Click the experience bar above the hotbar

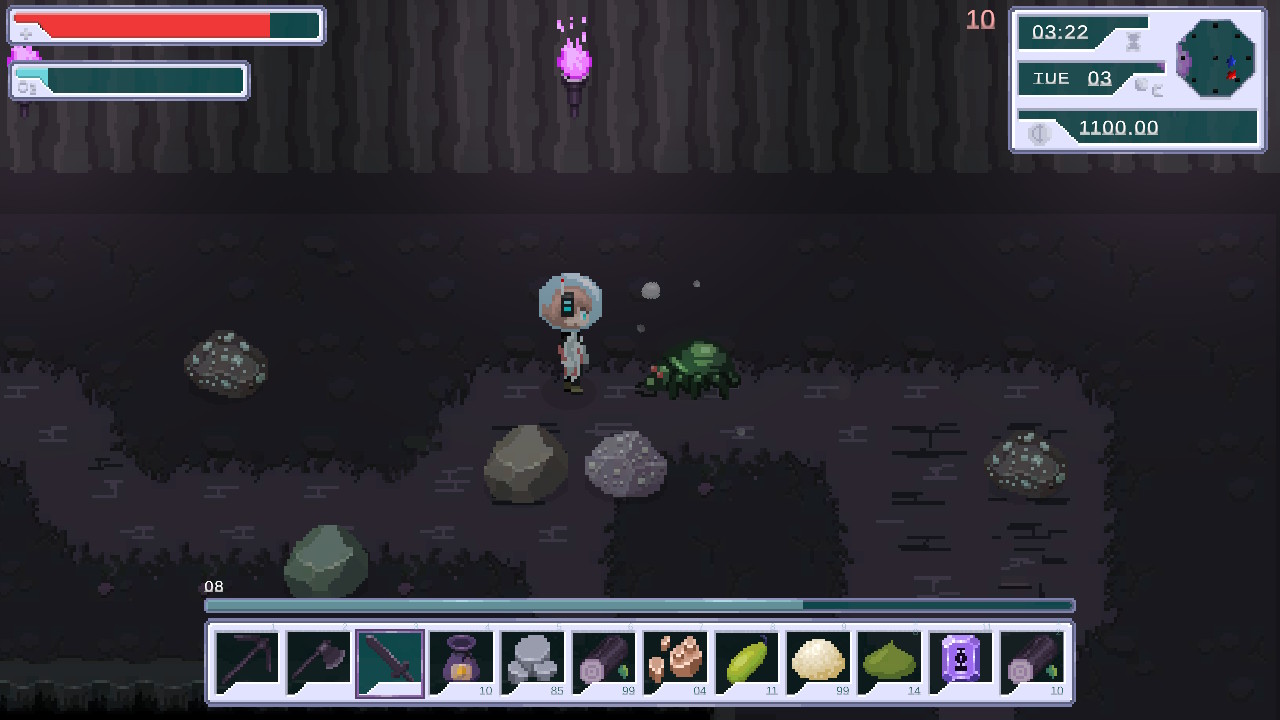(640, 605)
